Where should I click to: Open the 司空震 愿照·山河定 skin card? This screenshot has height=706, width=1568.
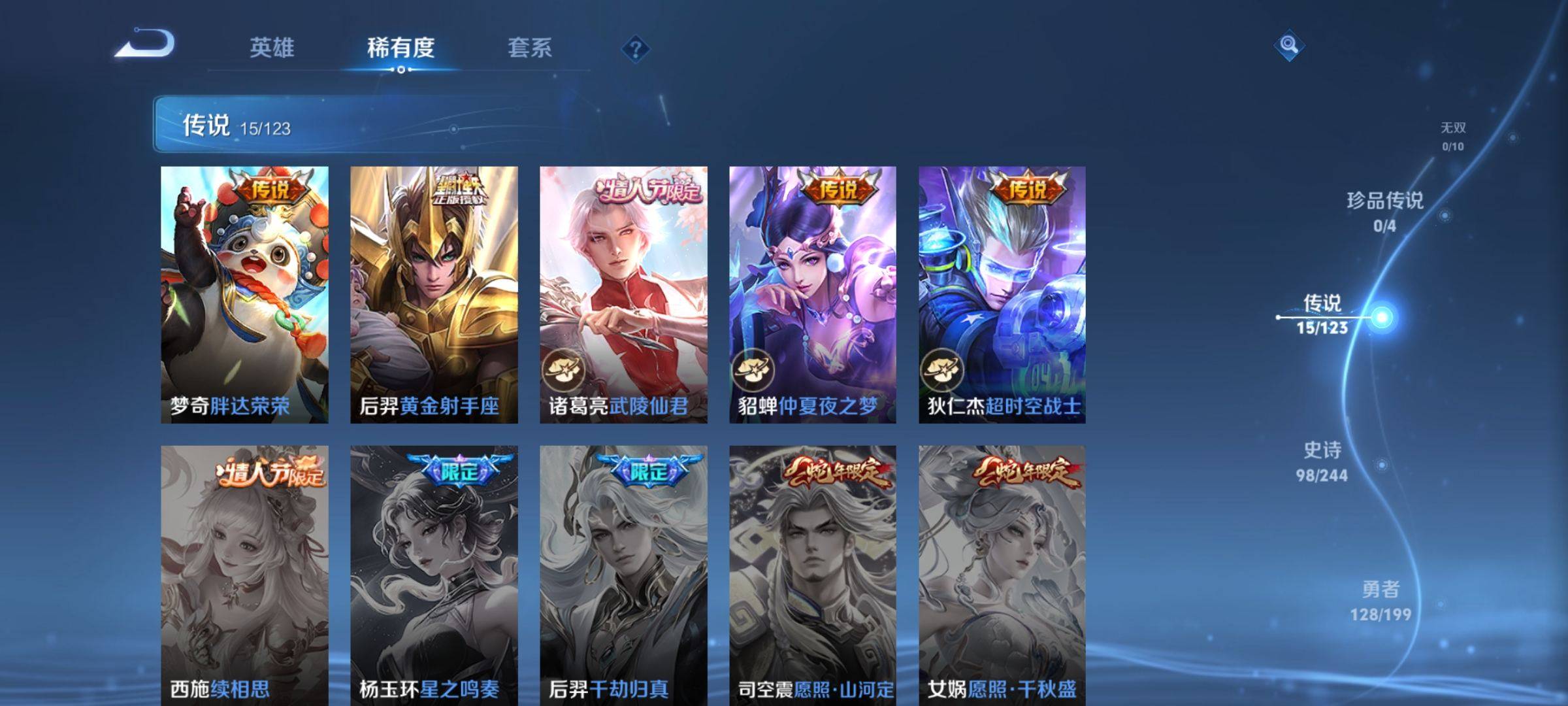pyautogui.click(x=813, y=575)
